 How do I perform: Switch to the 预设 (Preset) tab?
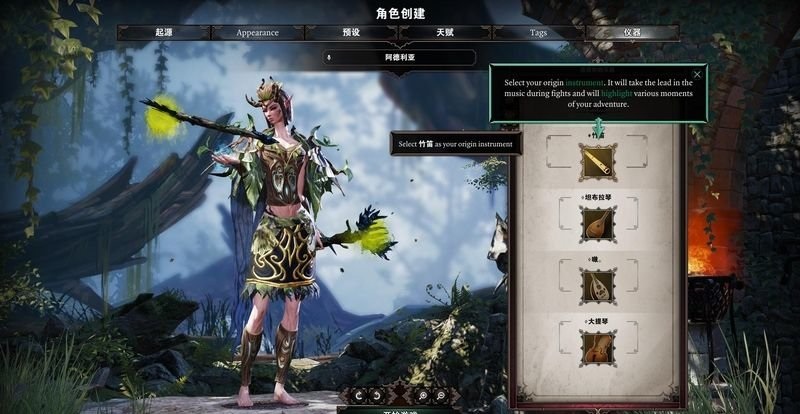351,32
